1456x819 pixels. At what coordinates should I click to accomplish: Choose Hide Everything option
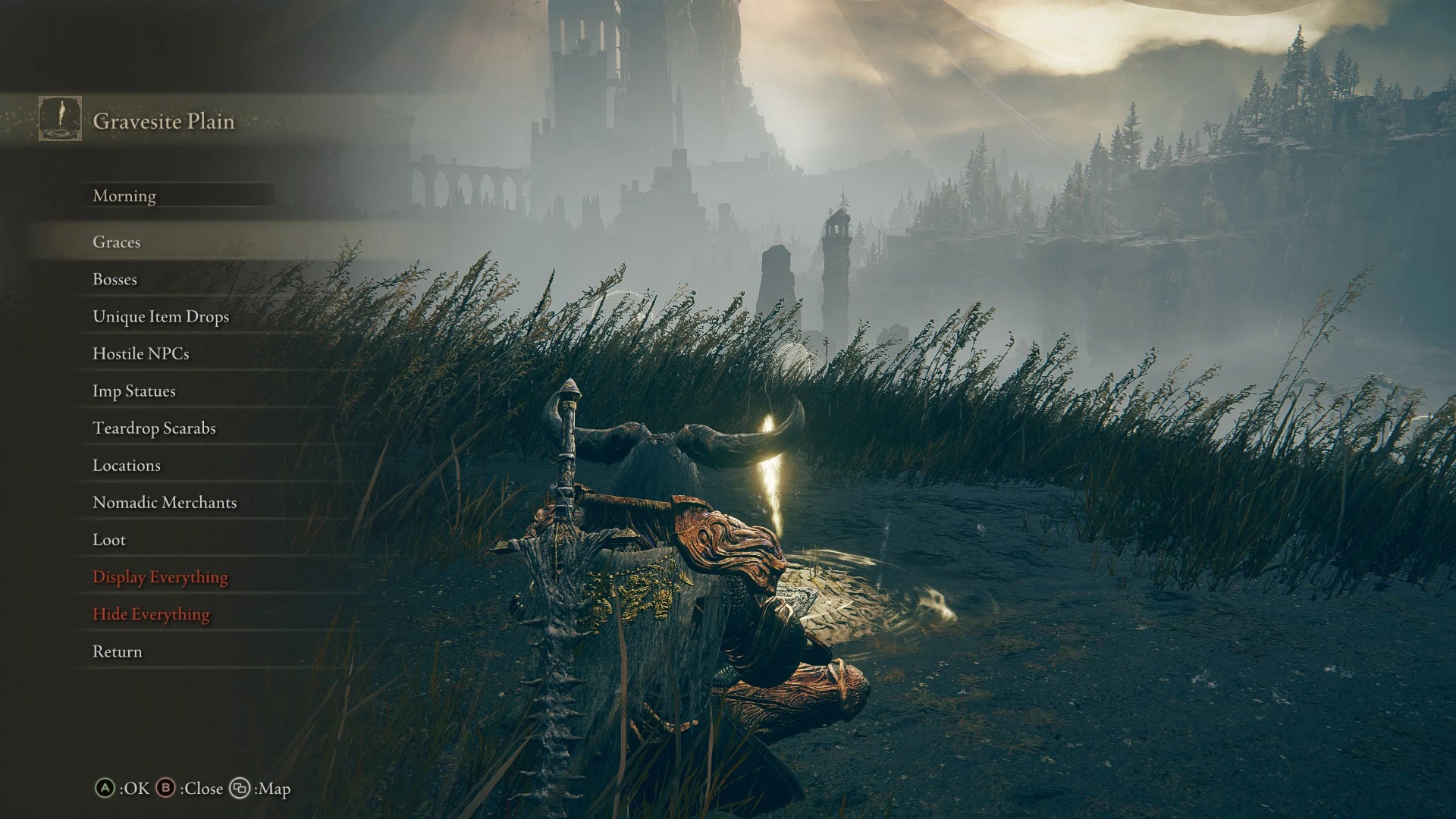point(151,613)
